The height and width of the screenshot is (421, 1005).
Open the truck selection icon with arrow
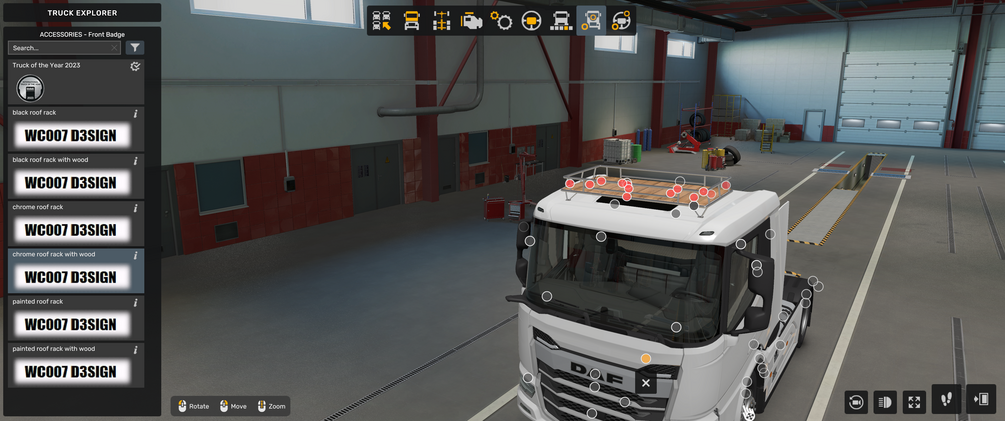(x=382, y=21)
